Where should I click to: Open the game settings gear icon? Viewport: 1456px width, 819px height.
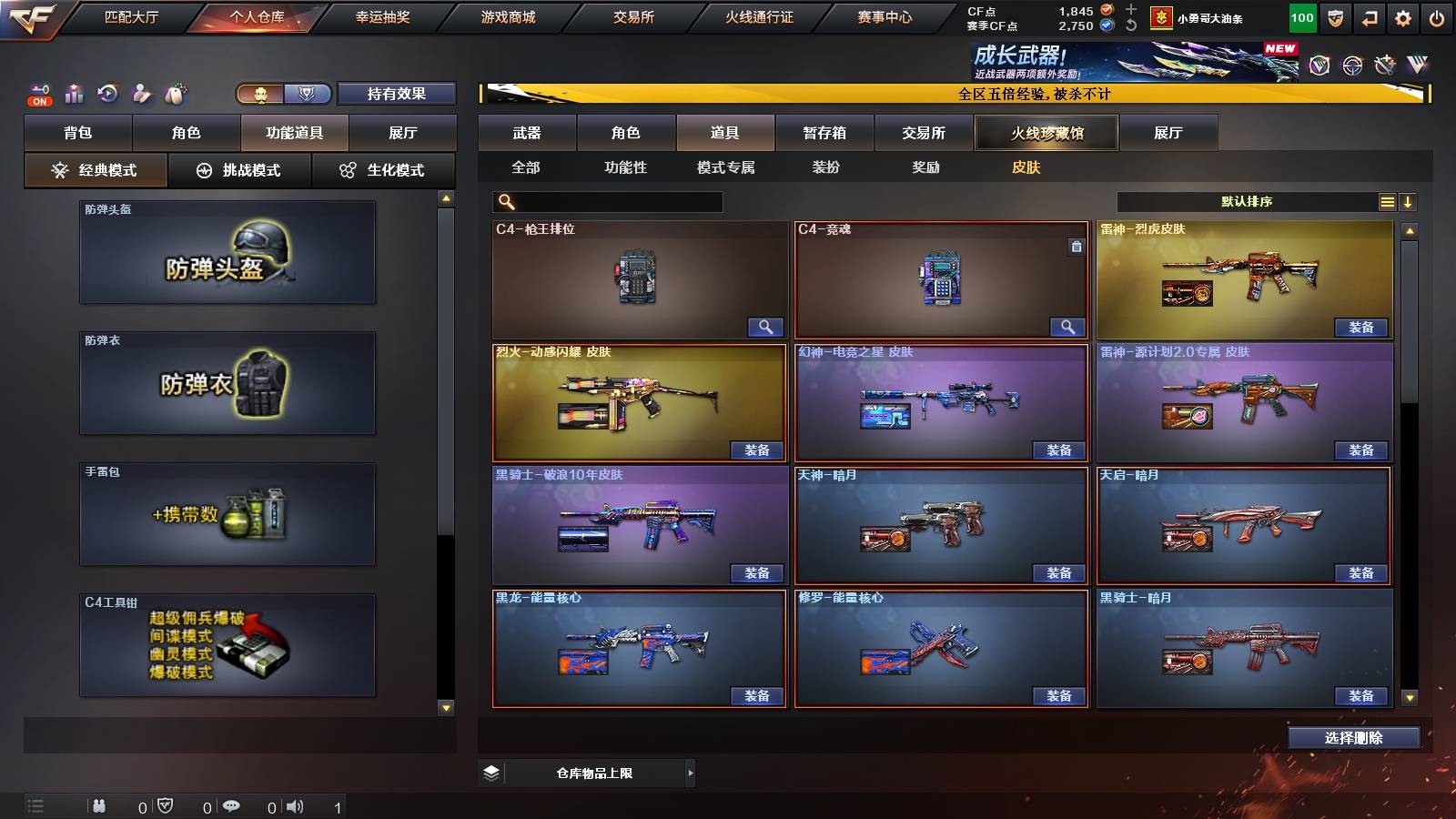click(1402, 16)
